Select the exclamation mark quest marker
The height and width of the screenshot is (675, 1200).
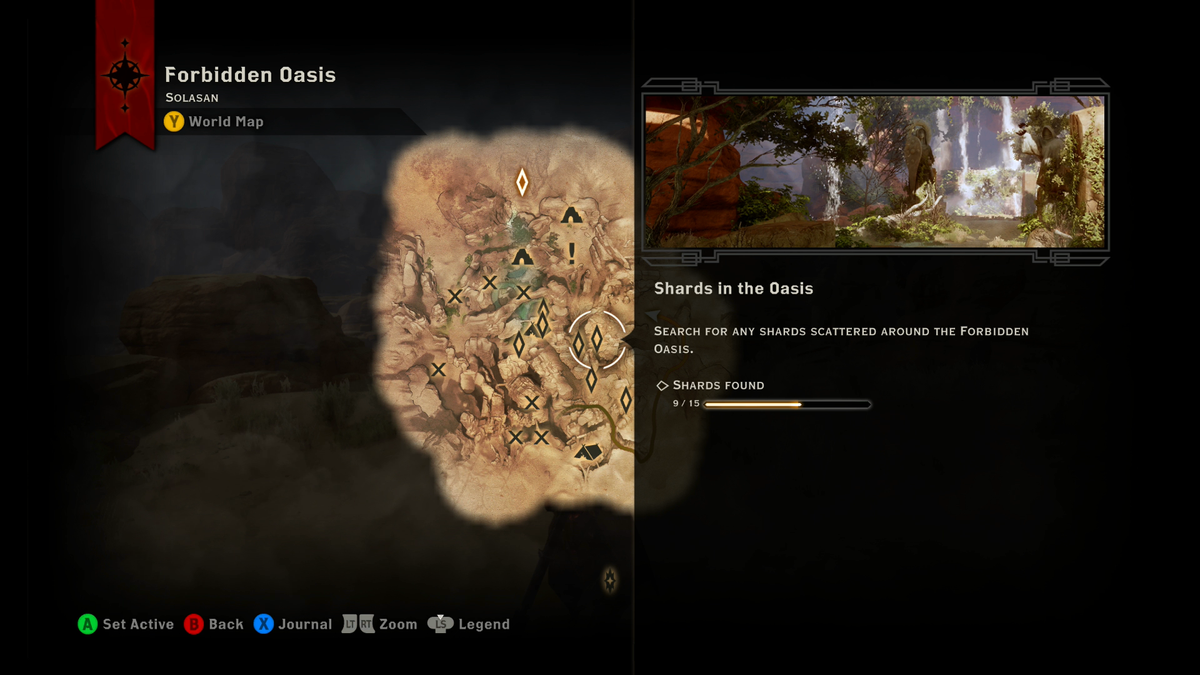tap(572, 252)
